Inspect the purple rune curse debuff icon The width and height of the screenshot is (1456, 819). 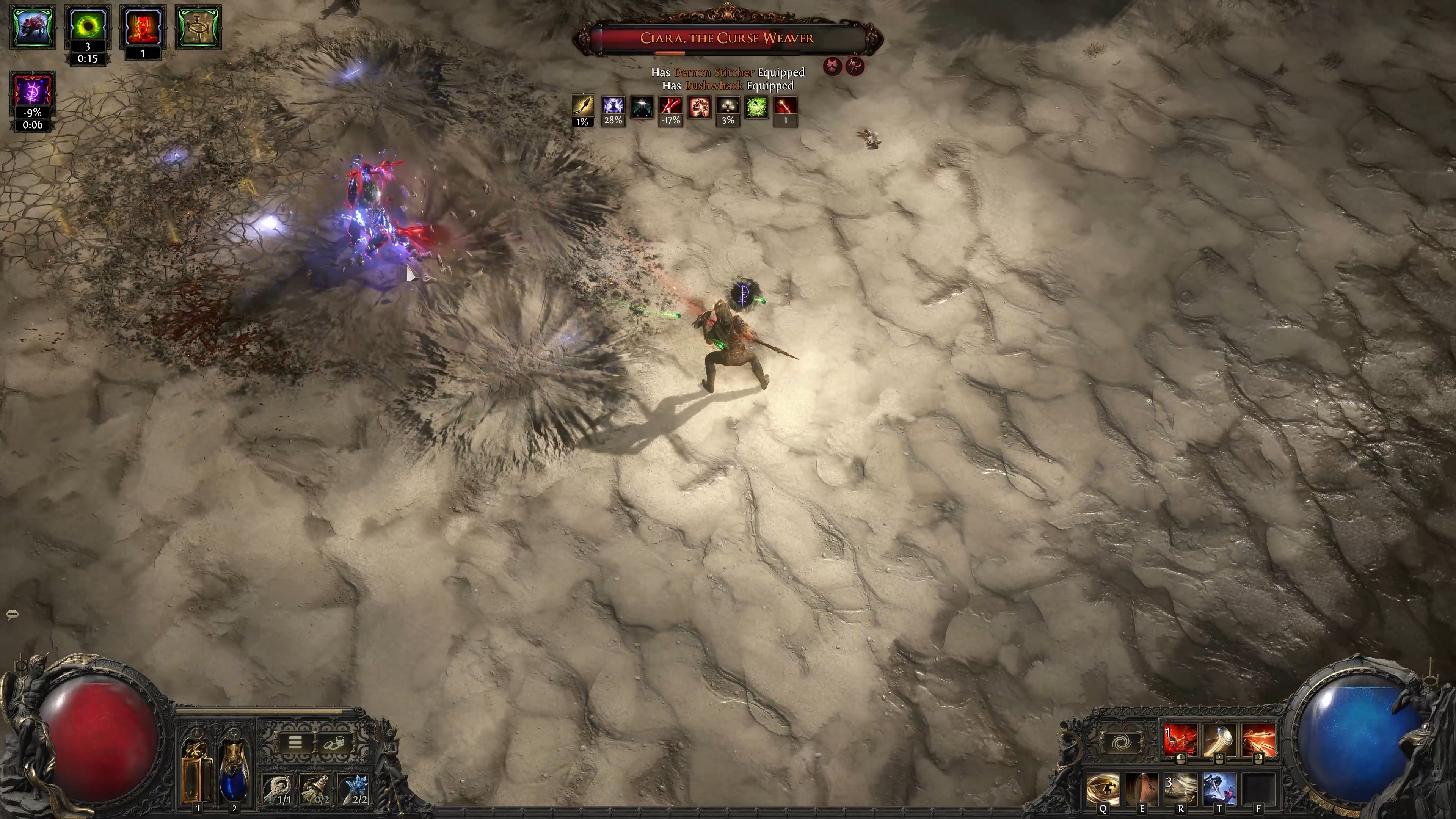(x=33, y=91)
